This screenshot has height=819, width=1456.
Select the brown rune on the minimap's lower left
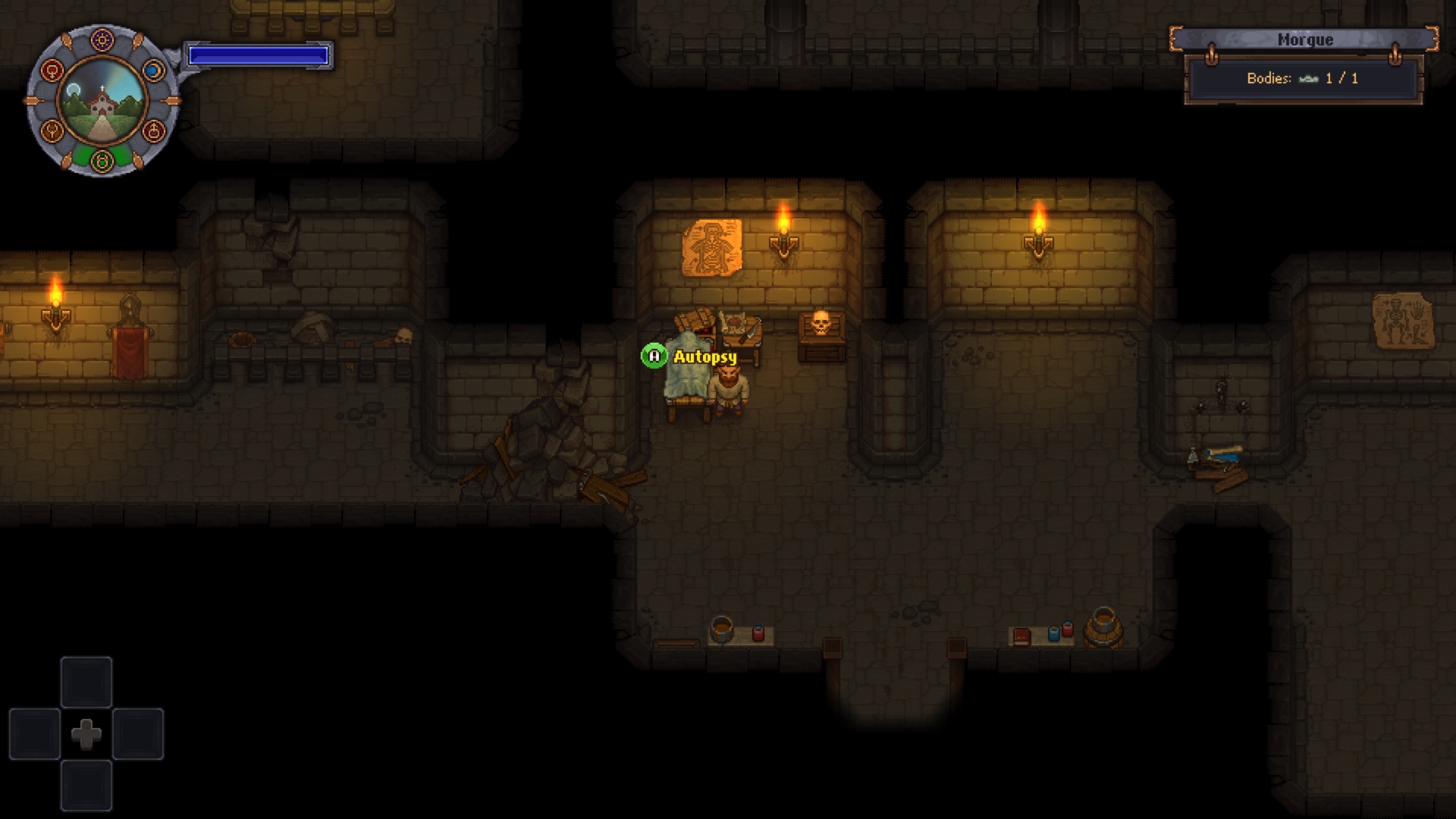click(52, 132)
